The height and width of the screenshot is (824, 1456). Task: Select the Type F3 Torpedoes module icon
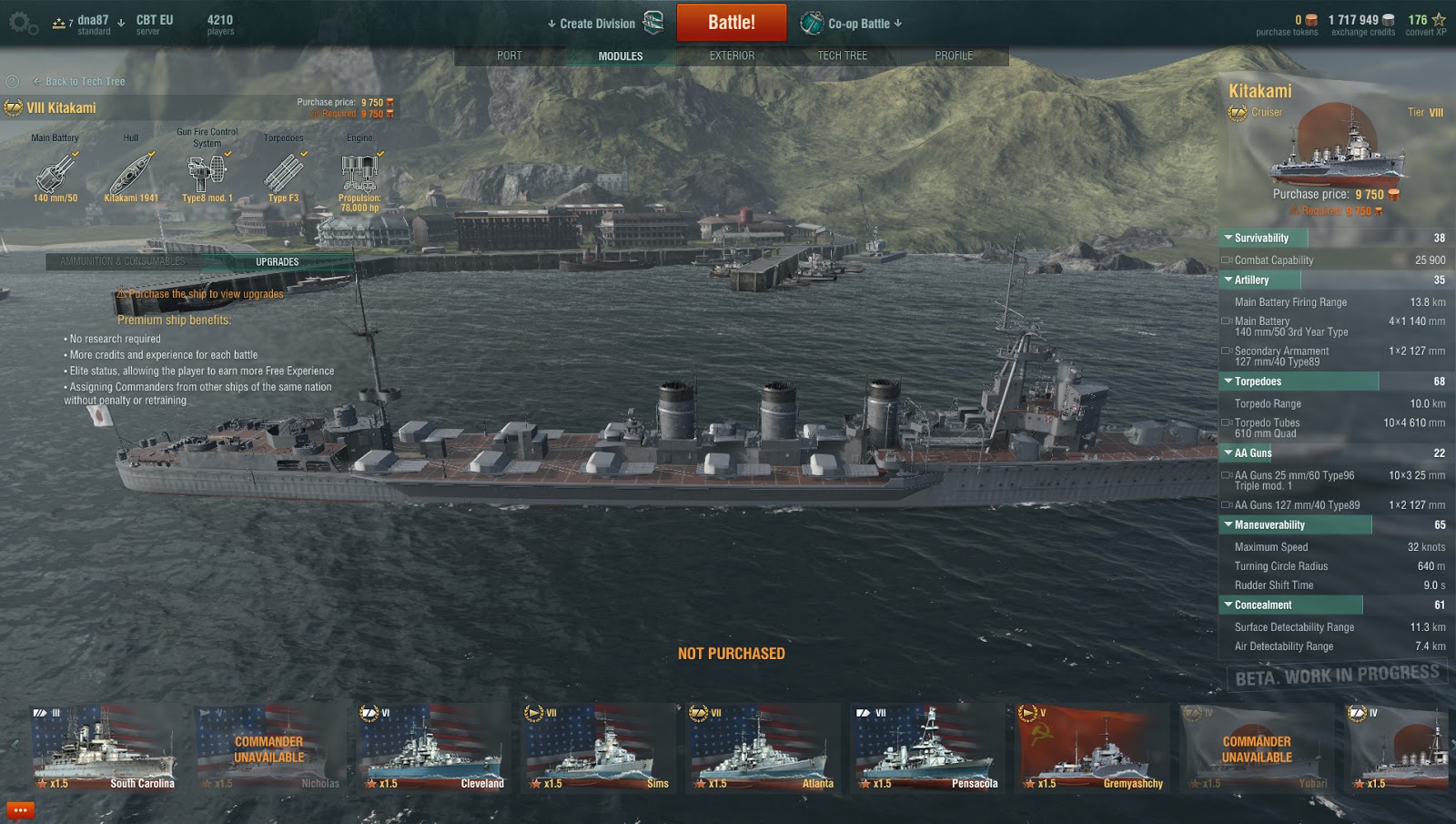point(282,173)
